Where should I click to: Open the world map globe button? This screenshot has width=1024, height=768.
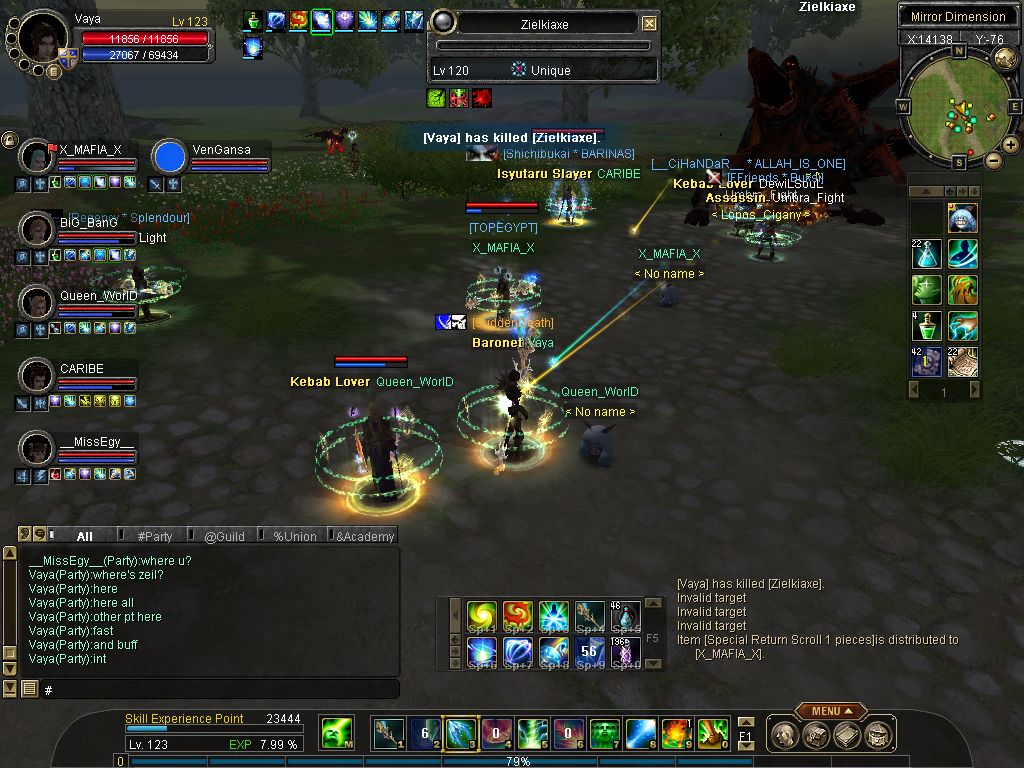coord(1005,59)
